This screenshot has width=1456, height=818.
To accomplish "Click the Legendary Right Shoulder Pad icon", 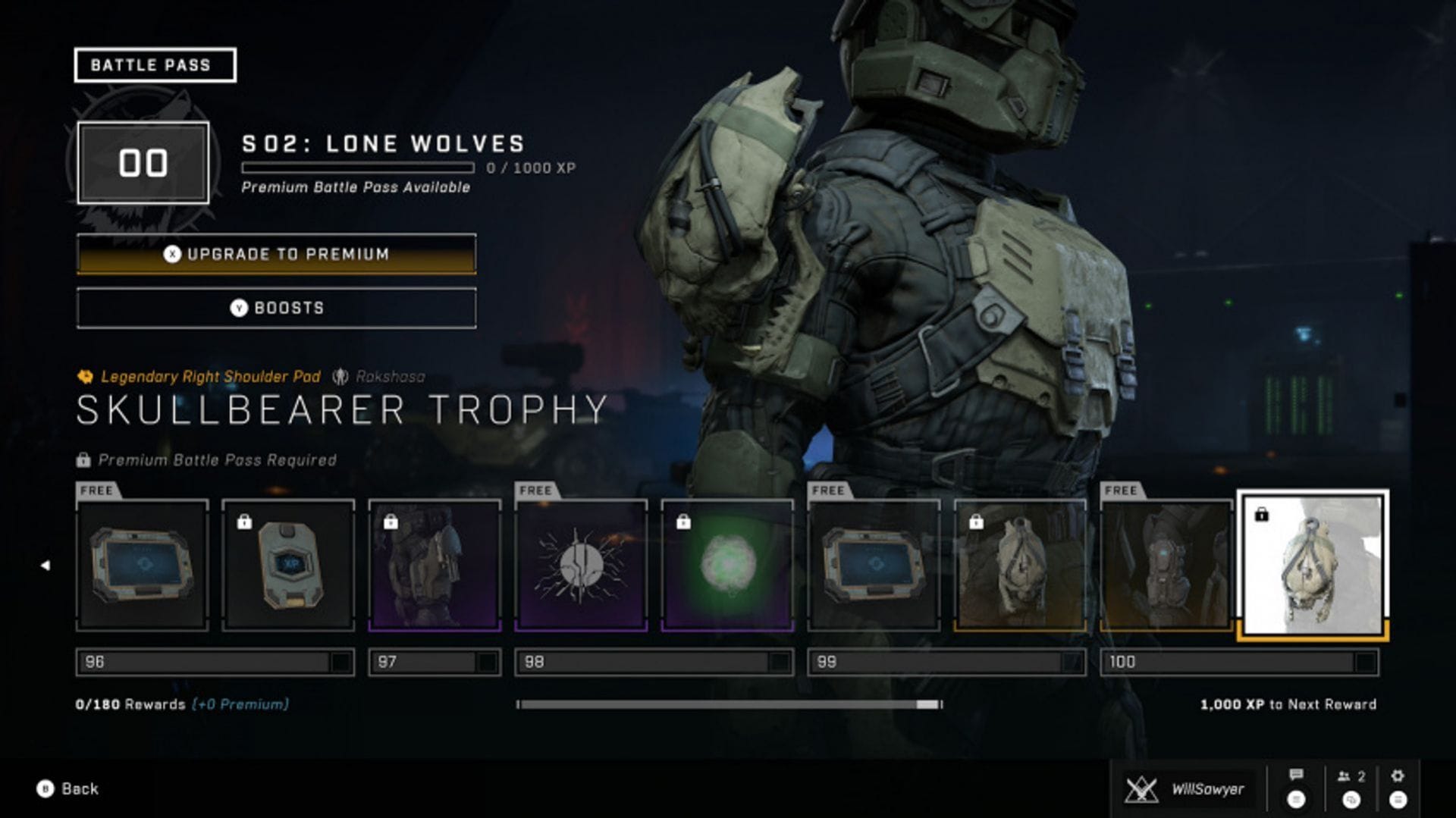I will (85, 377).
